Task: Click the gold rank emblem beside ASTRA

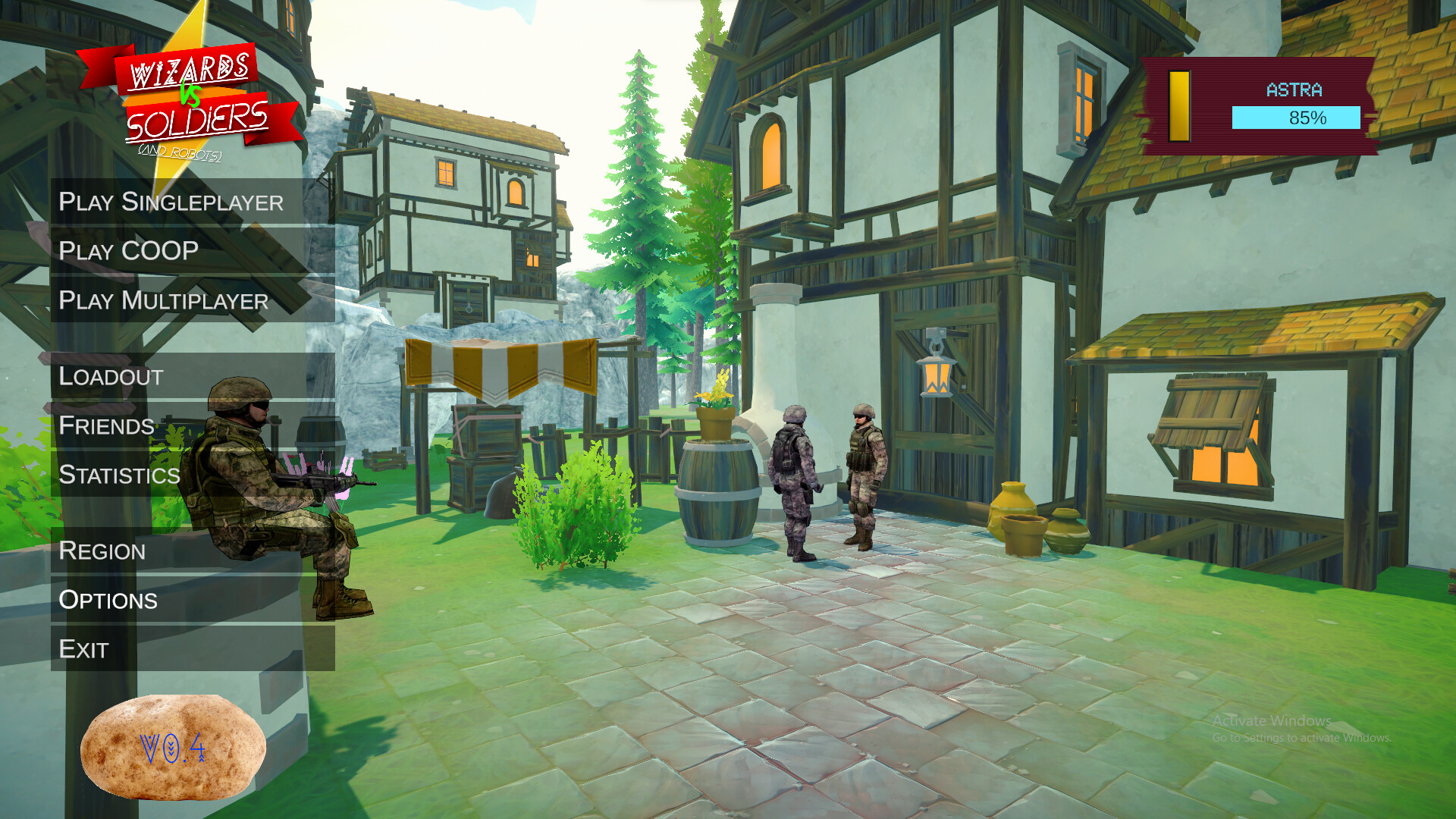Action: point(1180,106)
